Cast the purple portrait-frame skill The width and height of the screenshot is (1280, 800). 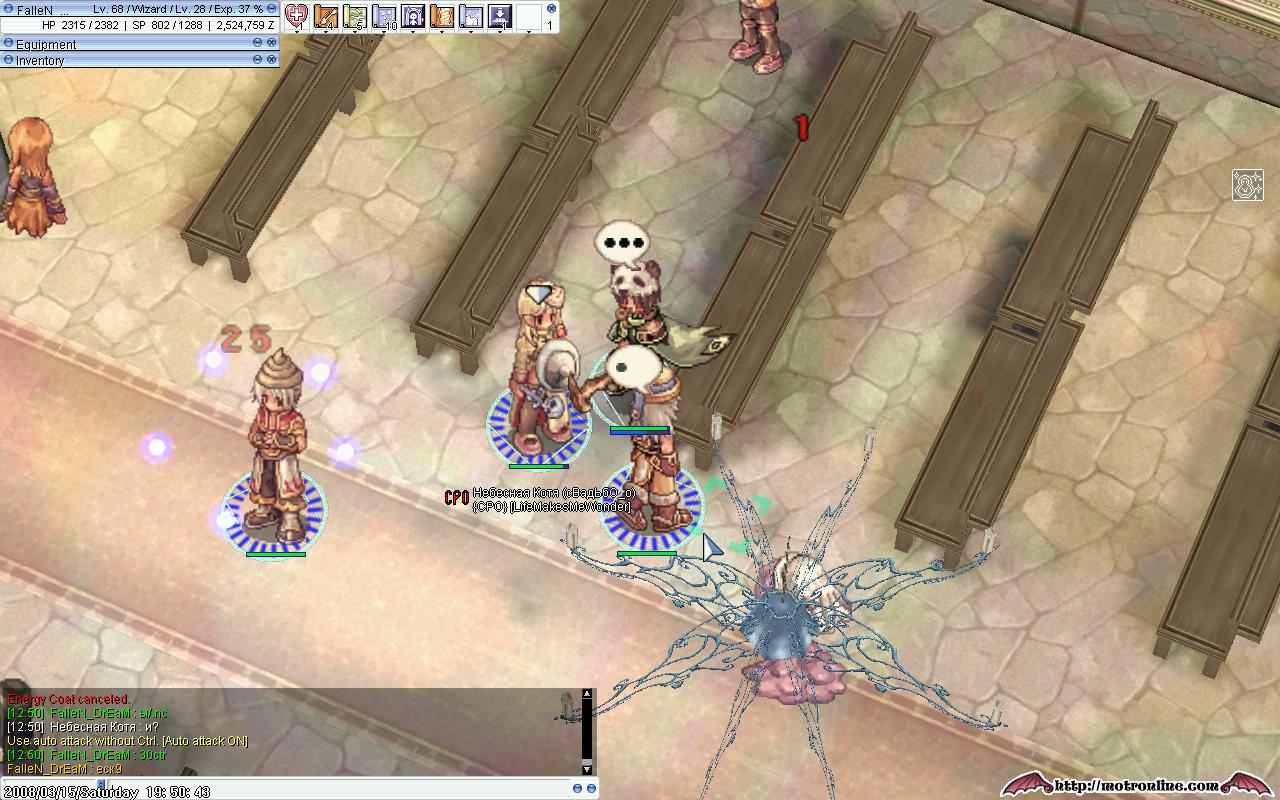(x=413, y=16)
